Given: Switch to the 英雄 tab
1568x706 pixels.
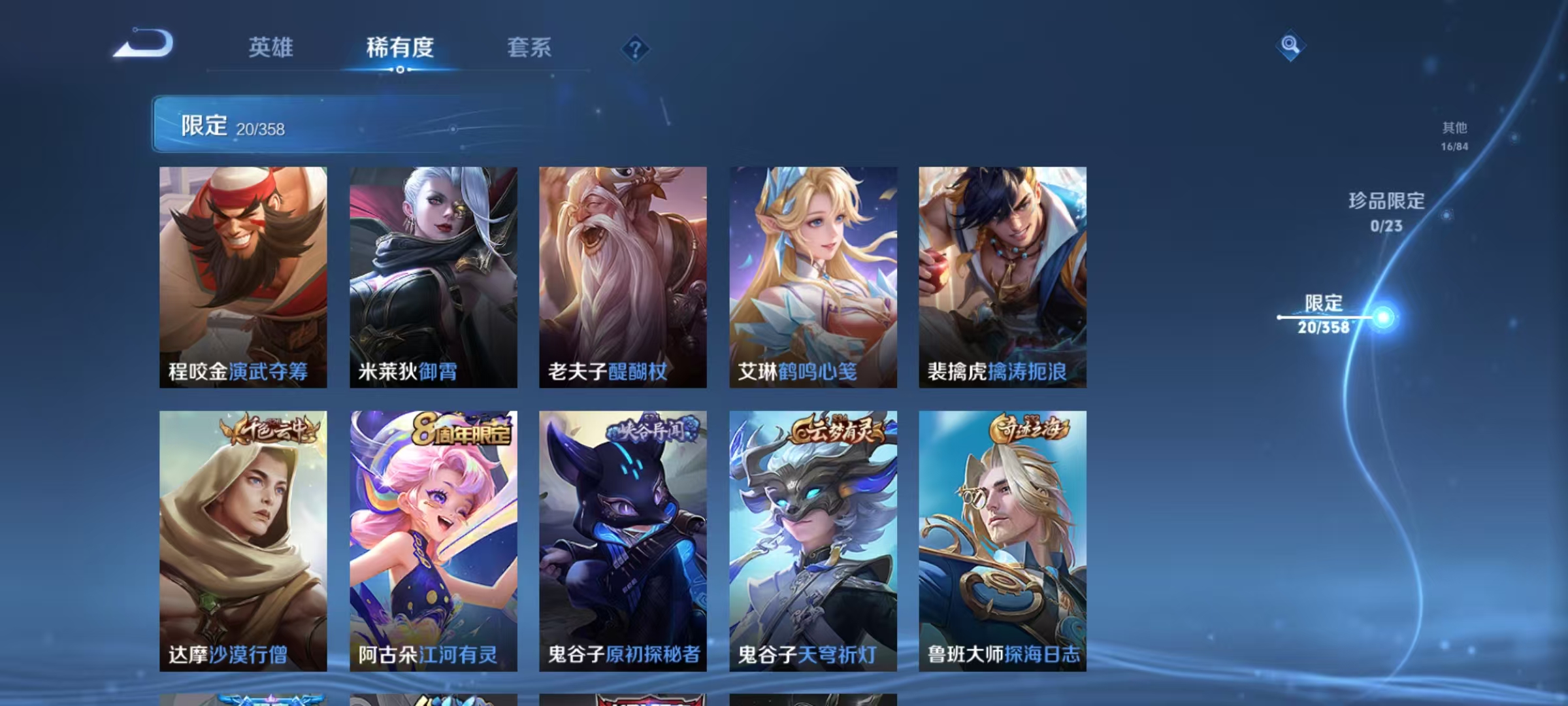Looking at the screenshot, I should point(270,48).
